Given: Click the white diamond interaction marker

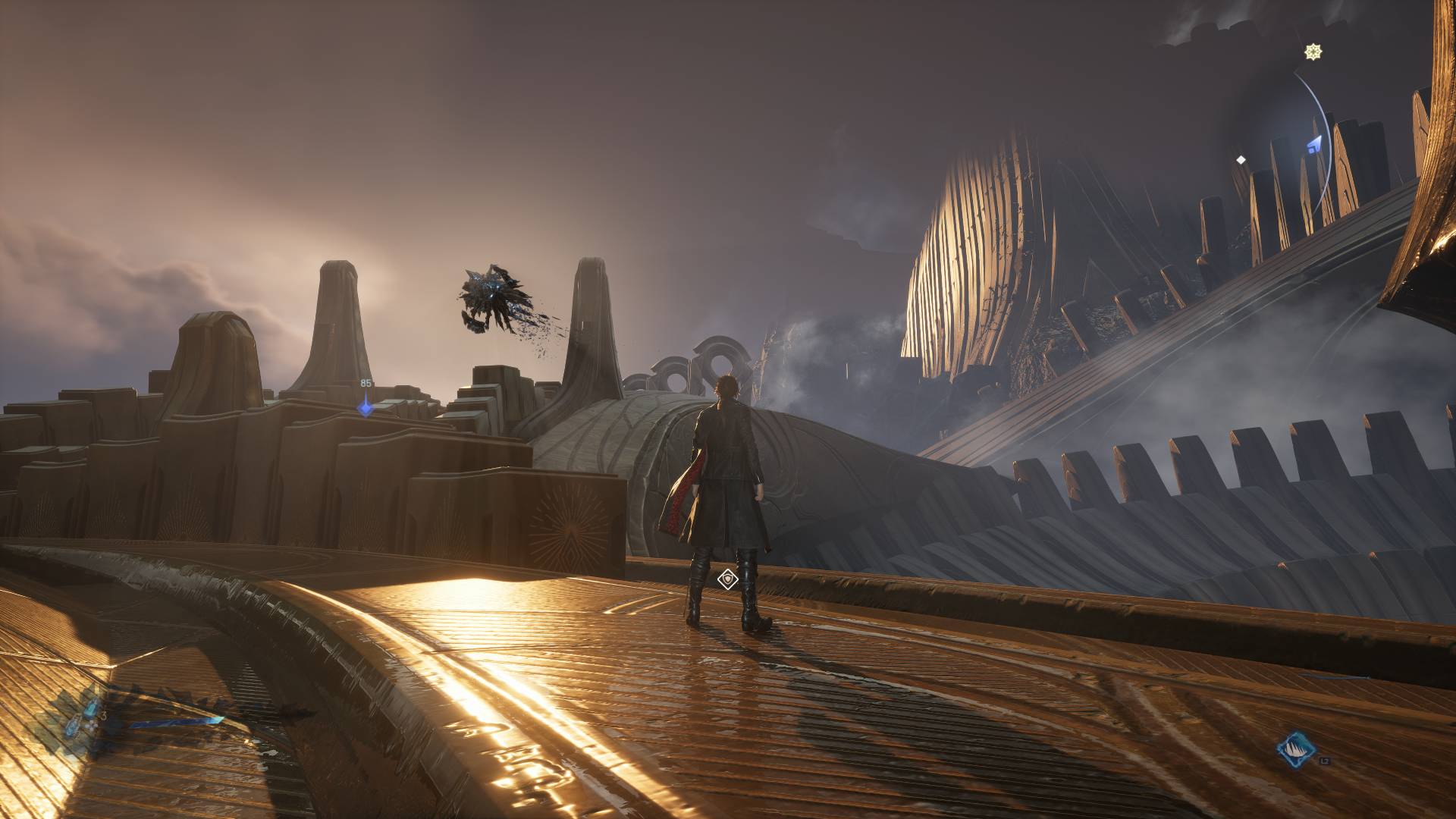Looking at the screenshot, I should (x=728, y=580).
